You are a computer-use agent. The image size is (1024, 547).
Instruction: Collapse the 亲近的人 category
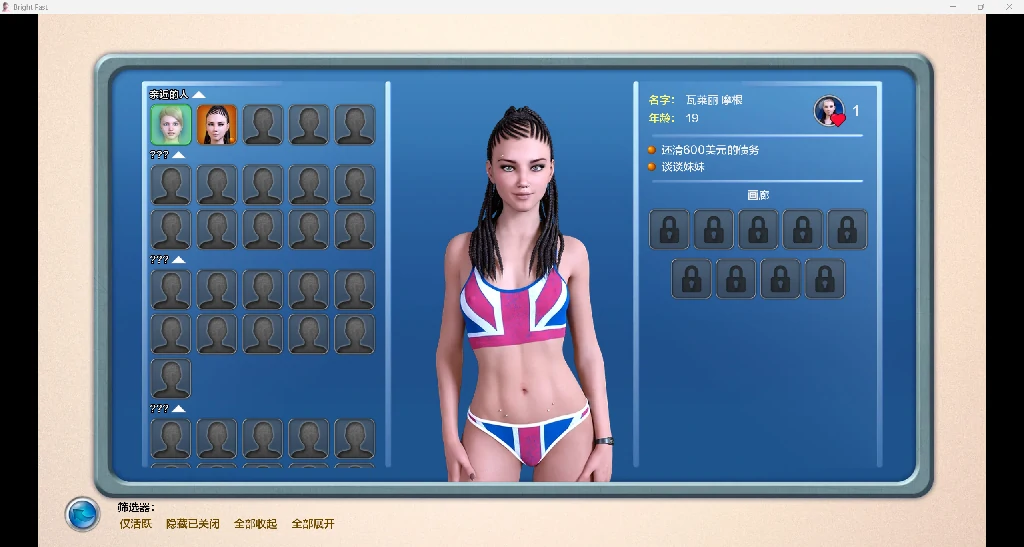pyautogui.click(x=199, y=95)
